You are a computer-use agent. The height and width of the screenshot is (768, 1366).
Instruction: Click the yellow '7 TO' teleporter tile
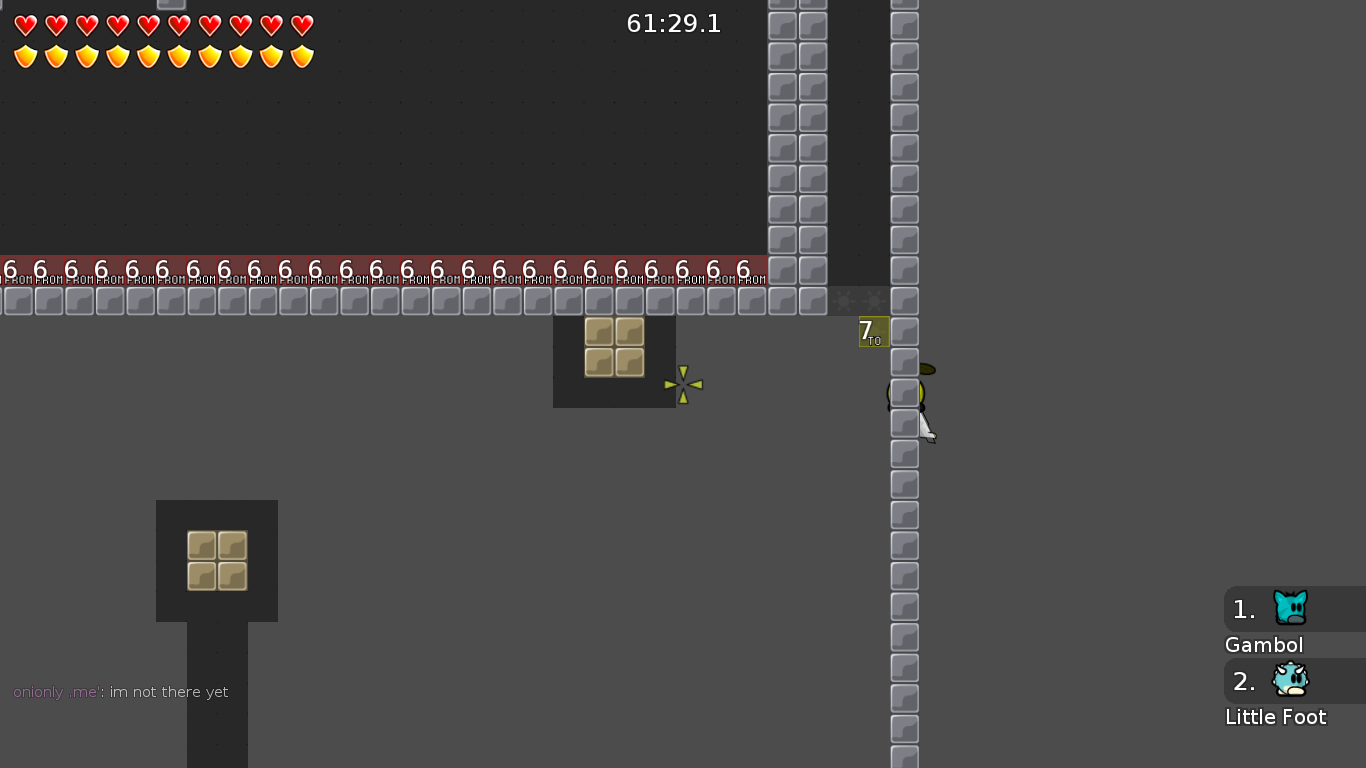click(x=872, y=331)
